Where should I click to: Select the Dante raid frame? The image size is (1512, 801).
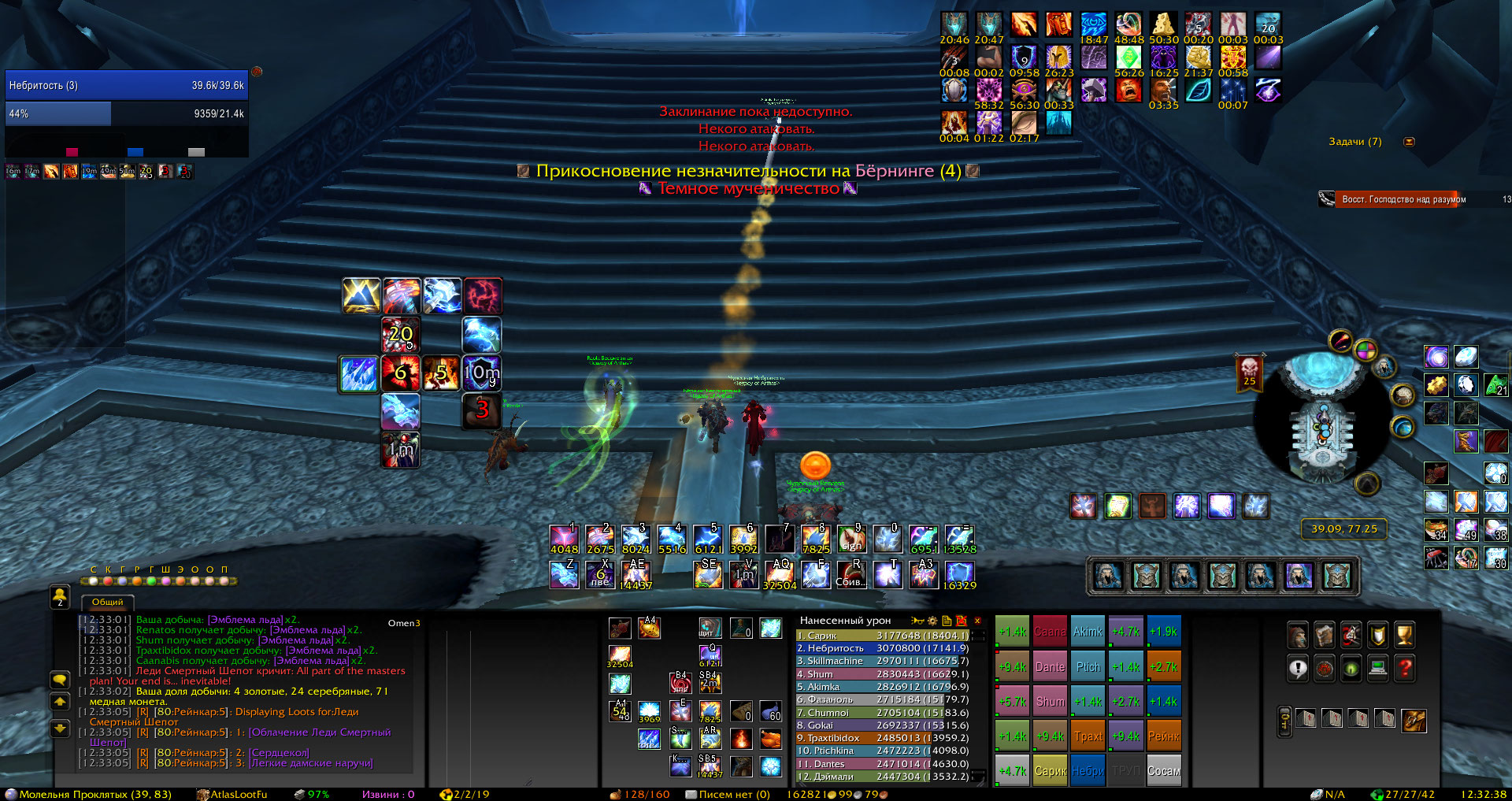click(1050, 666)
